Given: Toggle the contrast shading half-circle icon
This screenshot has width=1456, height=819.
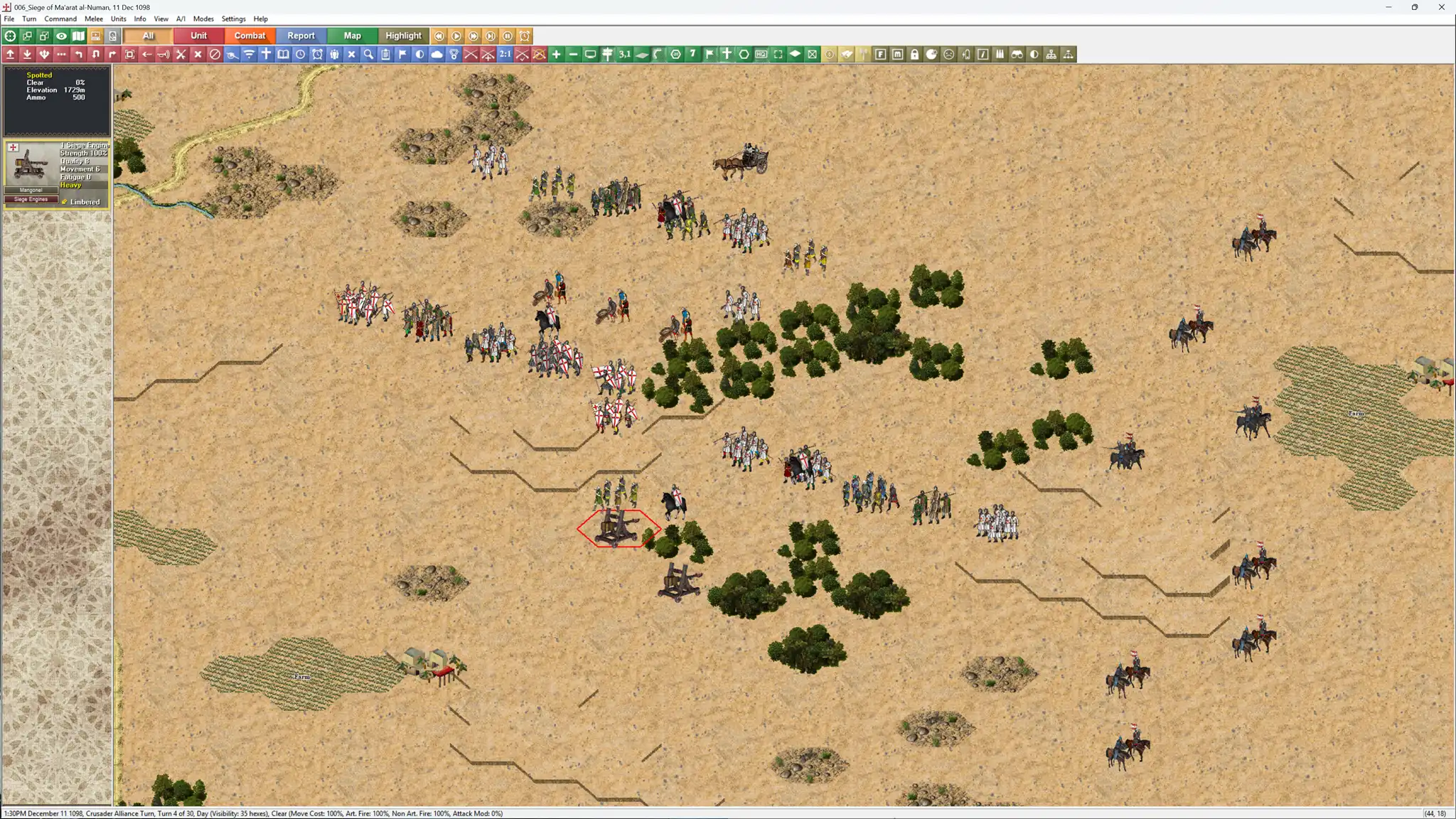Looking at the screenshot, I should [419, 54].
